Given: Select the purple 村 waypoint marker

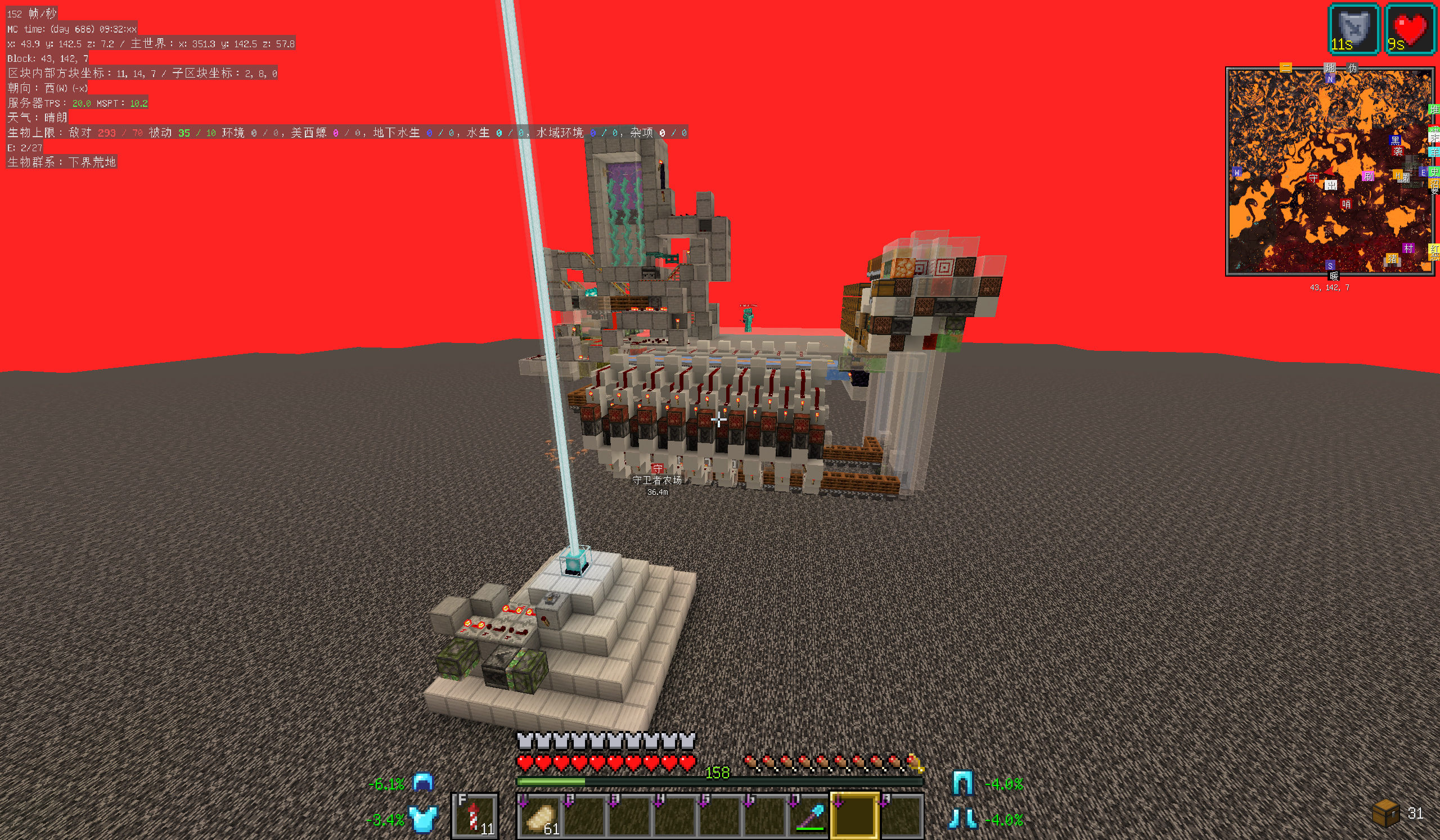Looking at the screenshot, I should pyautogui.click(x=1408, y=248).
